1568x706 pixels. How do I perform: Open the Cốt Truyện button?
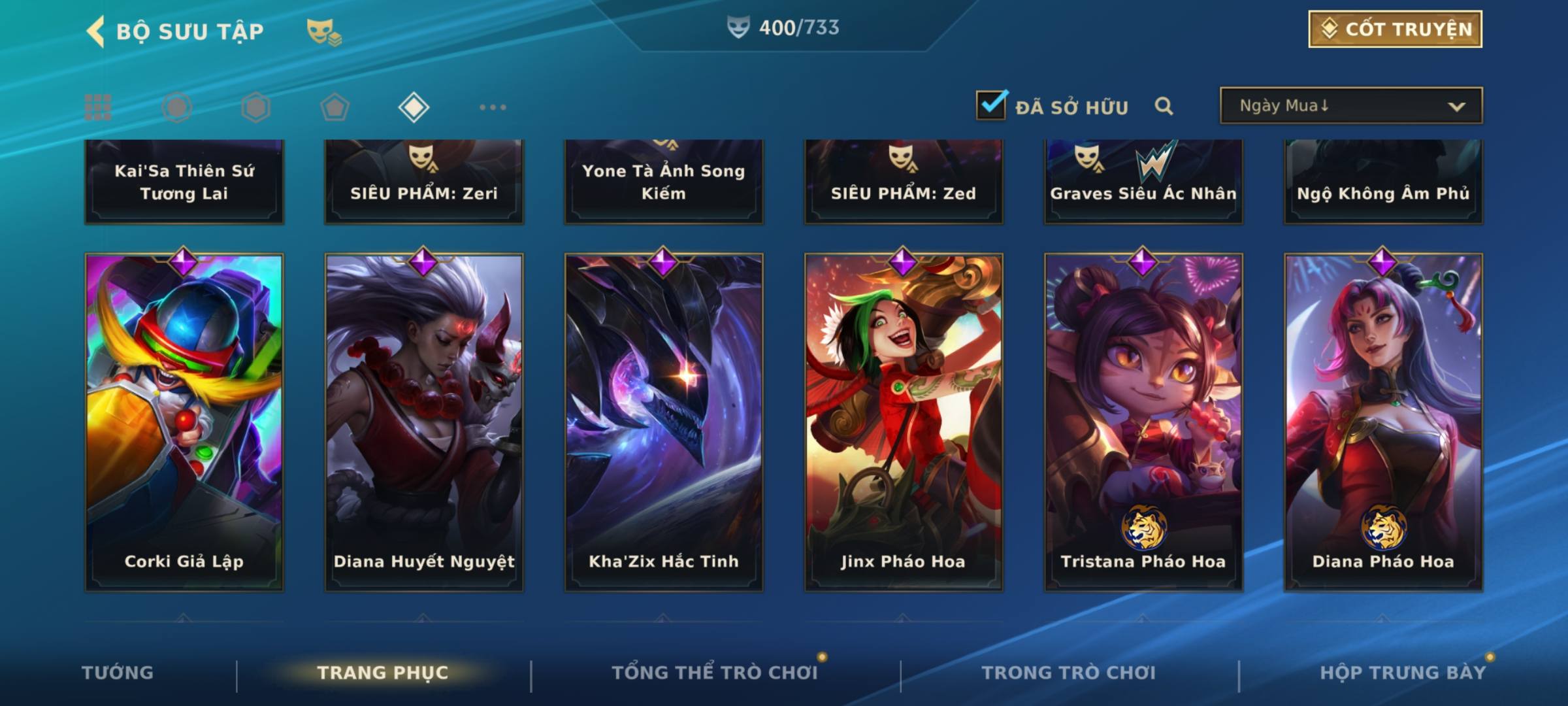point(1395,29)
